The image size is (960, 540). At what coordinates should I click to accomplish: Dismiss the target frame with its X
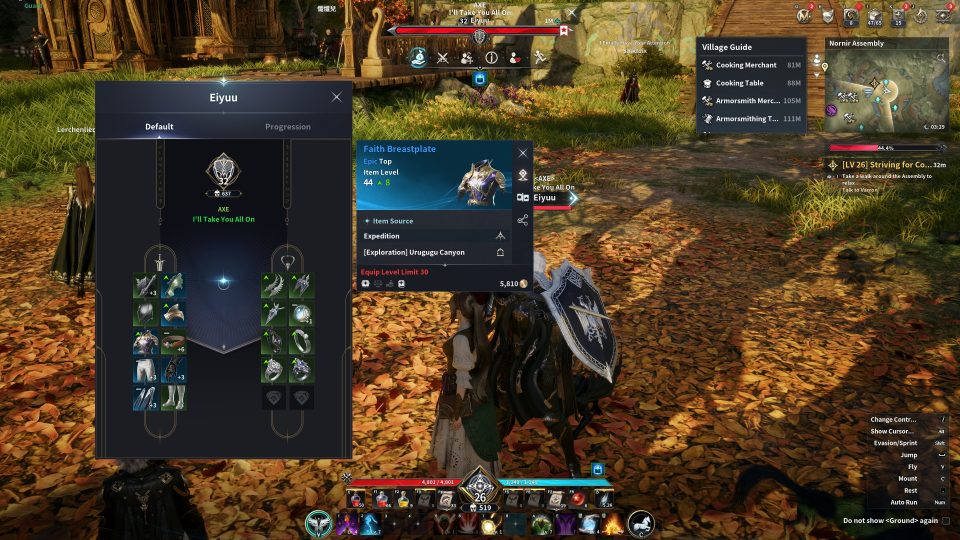[571, 15]
